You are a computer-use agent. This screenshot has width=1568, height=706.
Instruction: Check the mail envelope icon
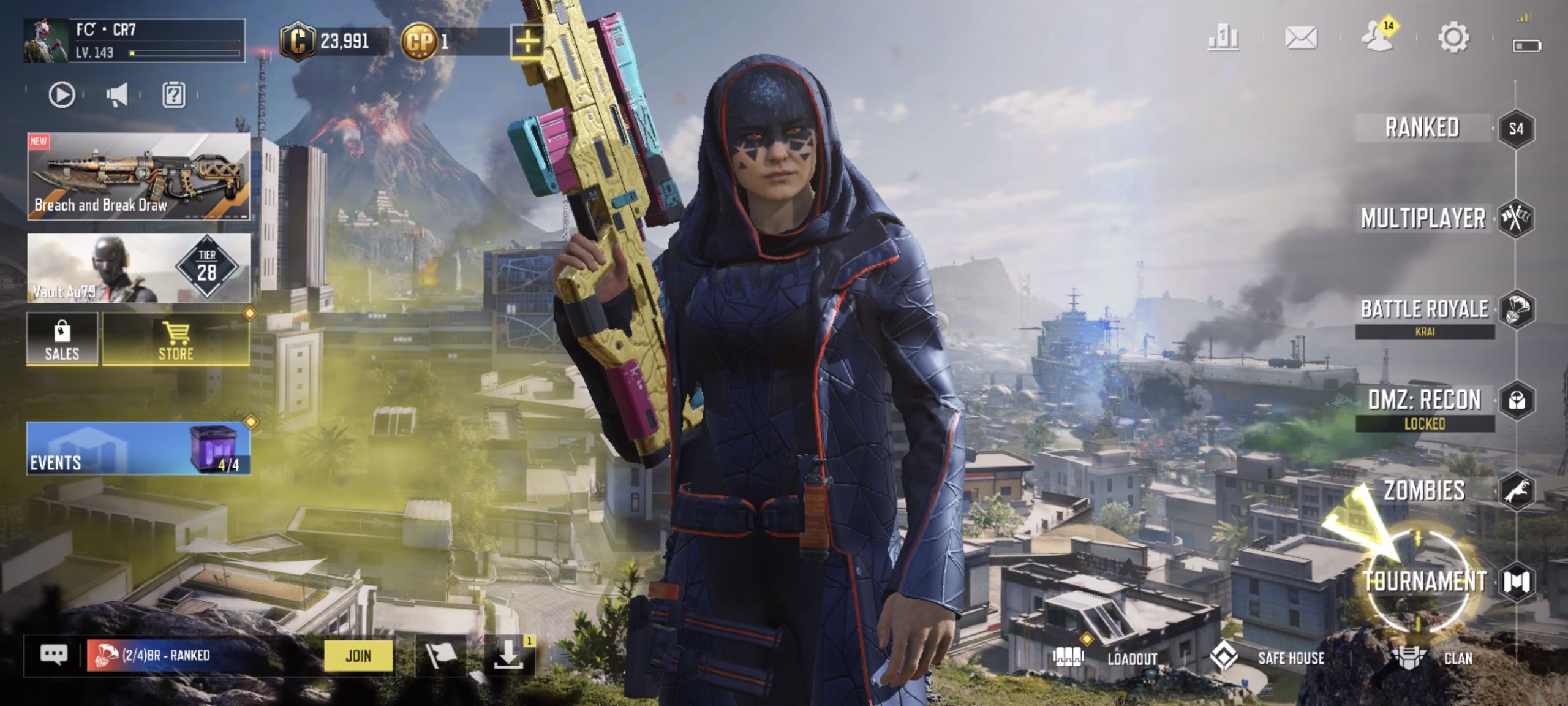(x=1301, y=38)
